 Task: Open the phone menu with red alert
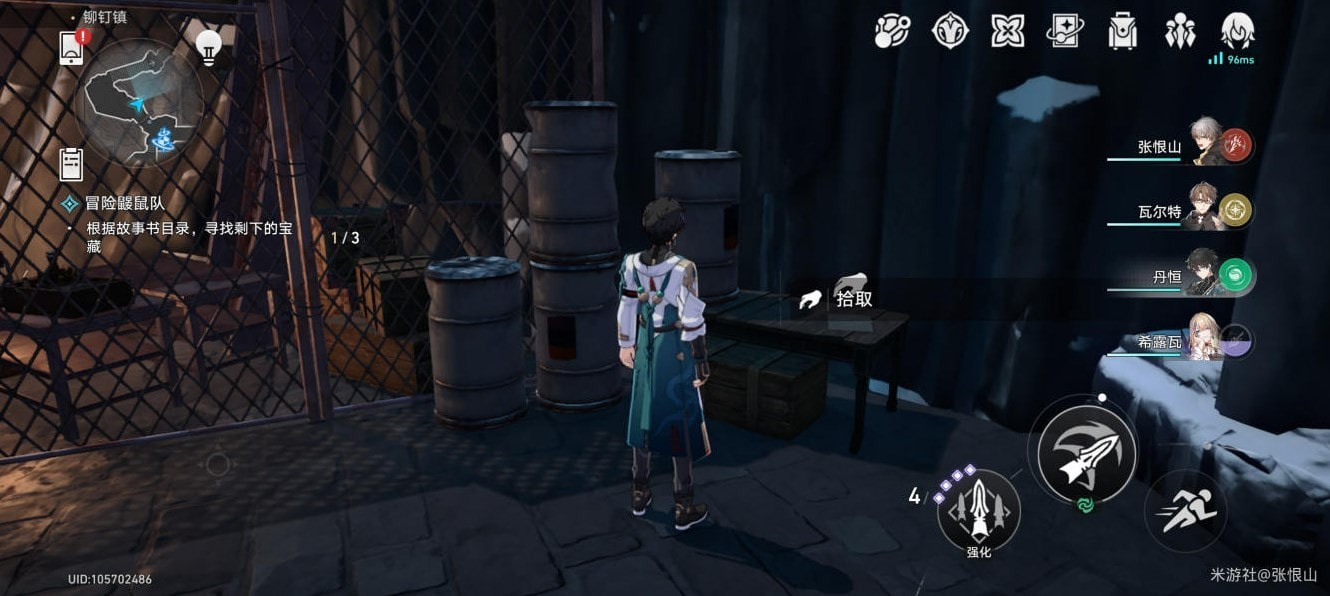coord(72,48)
